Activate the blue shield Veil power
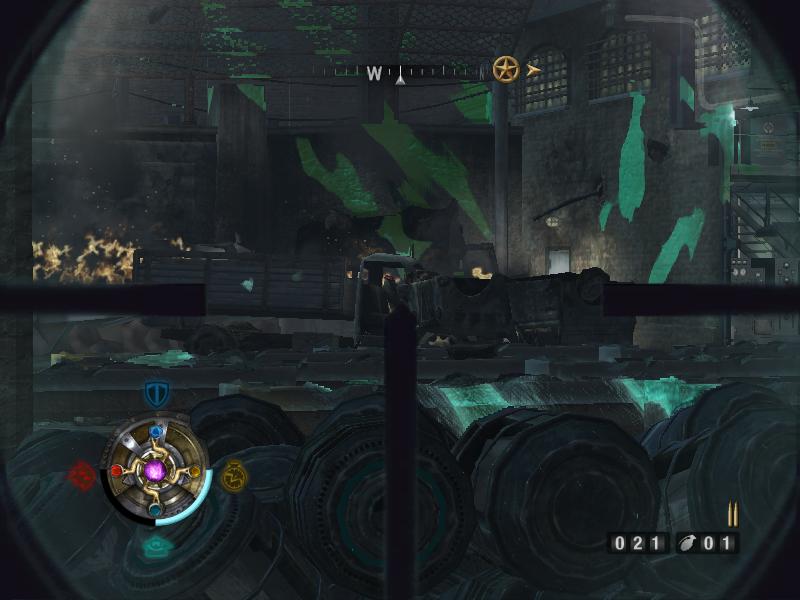This screenshot has height=600, width=800. [155, 392]
